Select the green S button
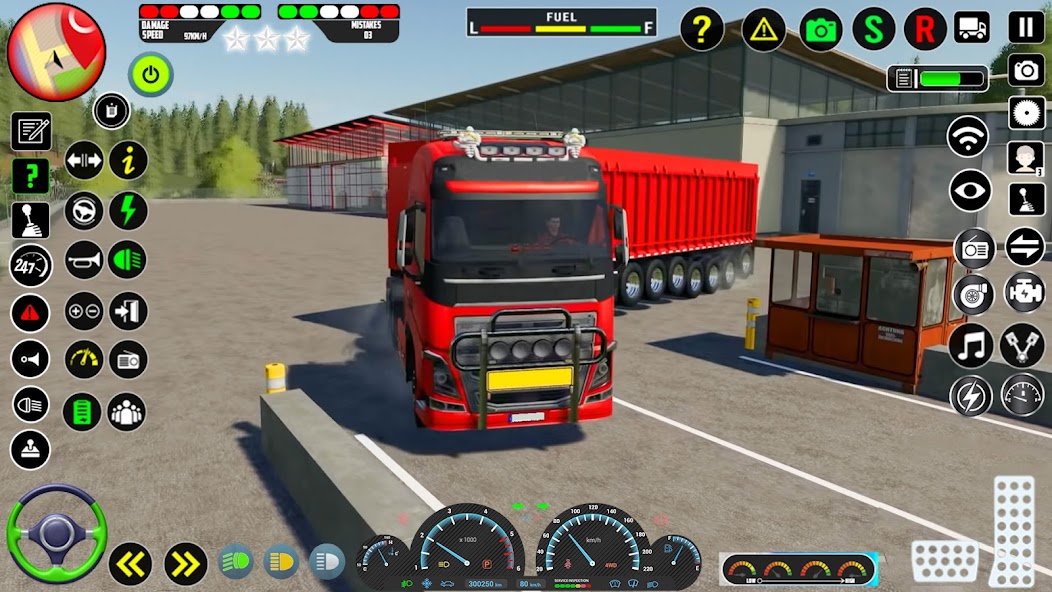The width and height of the screenshot is (1052, 592). click(x=874, y=29)
